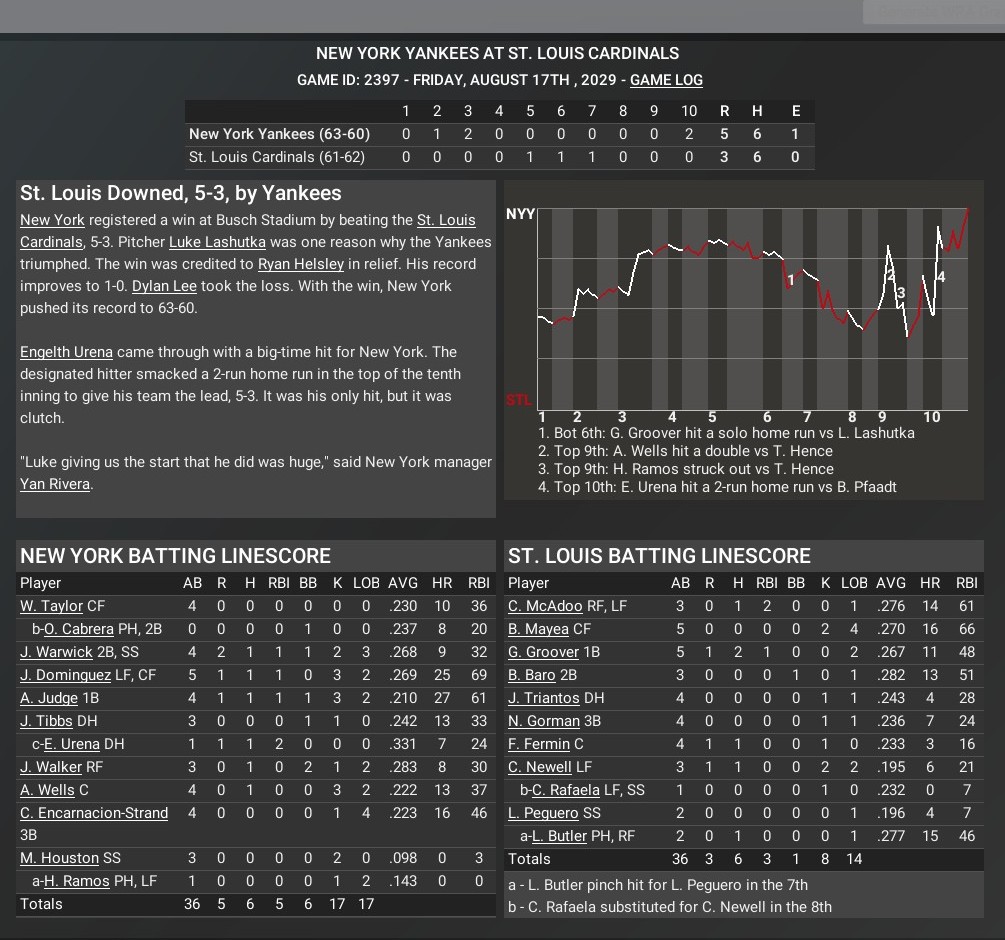
Task: Select F. Fermin in the batting linescore
Action: tap(541, 744)
